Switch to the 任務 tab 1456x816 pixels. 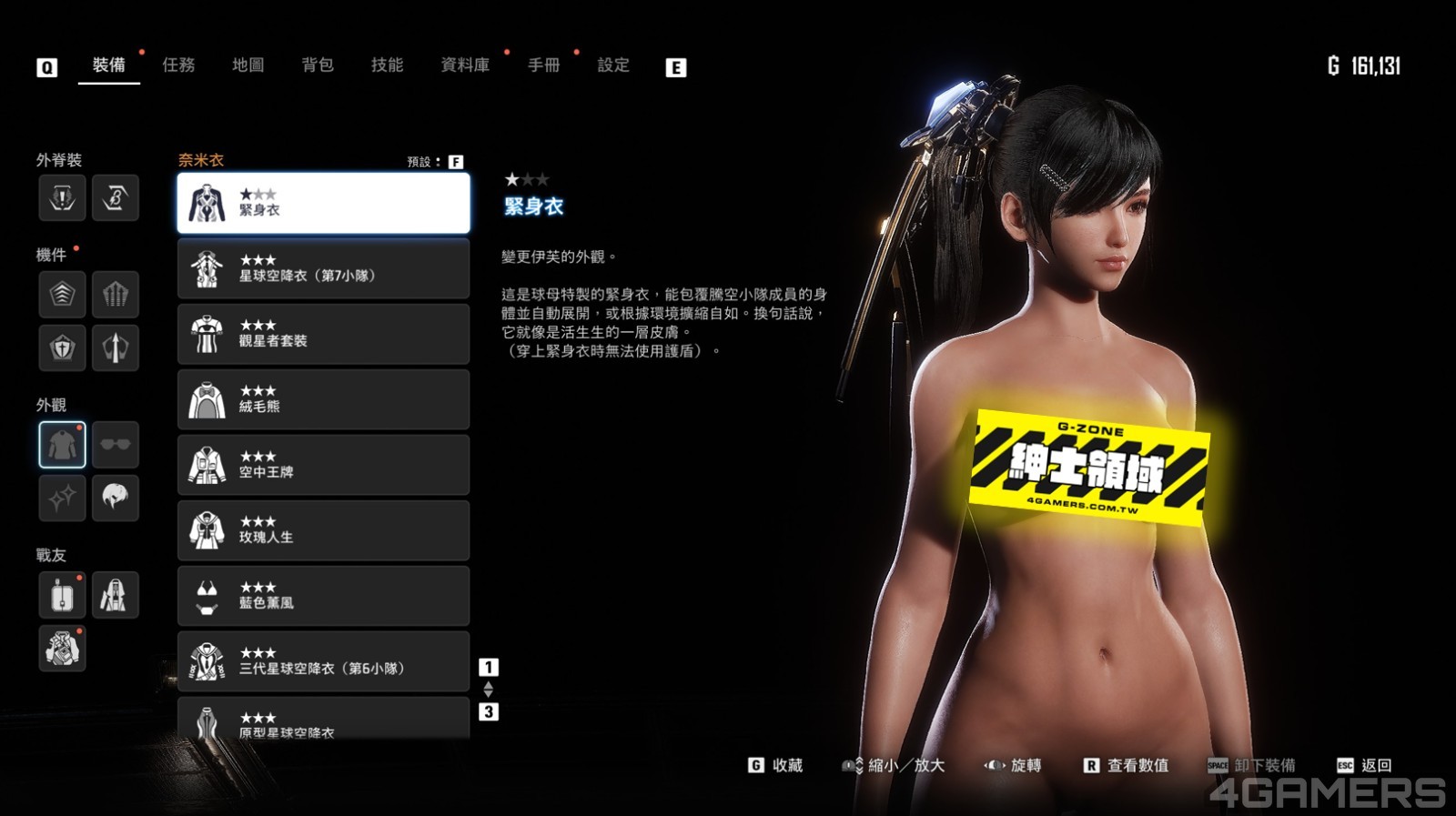tap(178, 65)
